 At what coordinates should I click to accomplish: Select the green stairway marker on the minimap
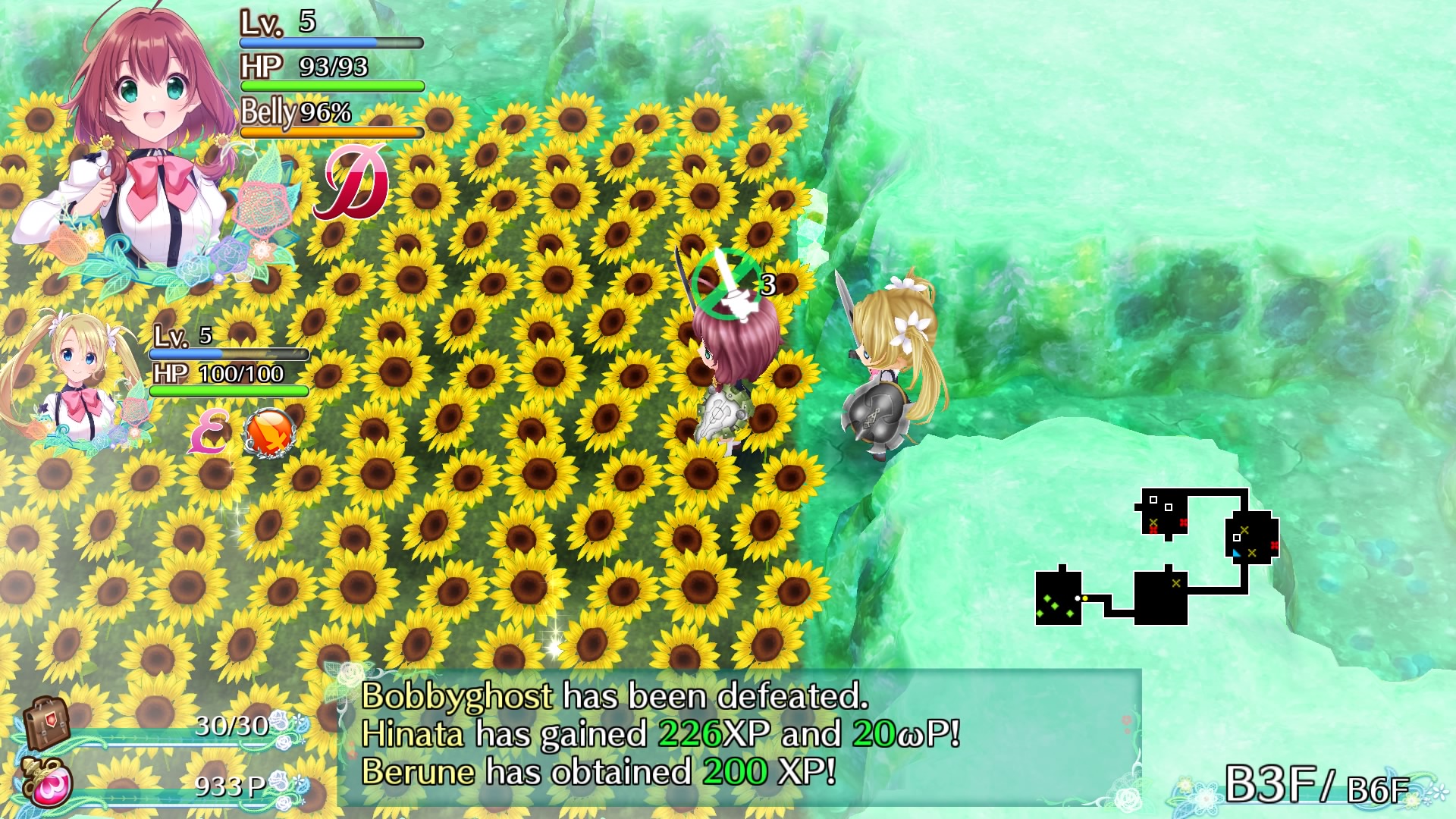tap(1056, 607)
